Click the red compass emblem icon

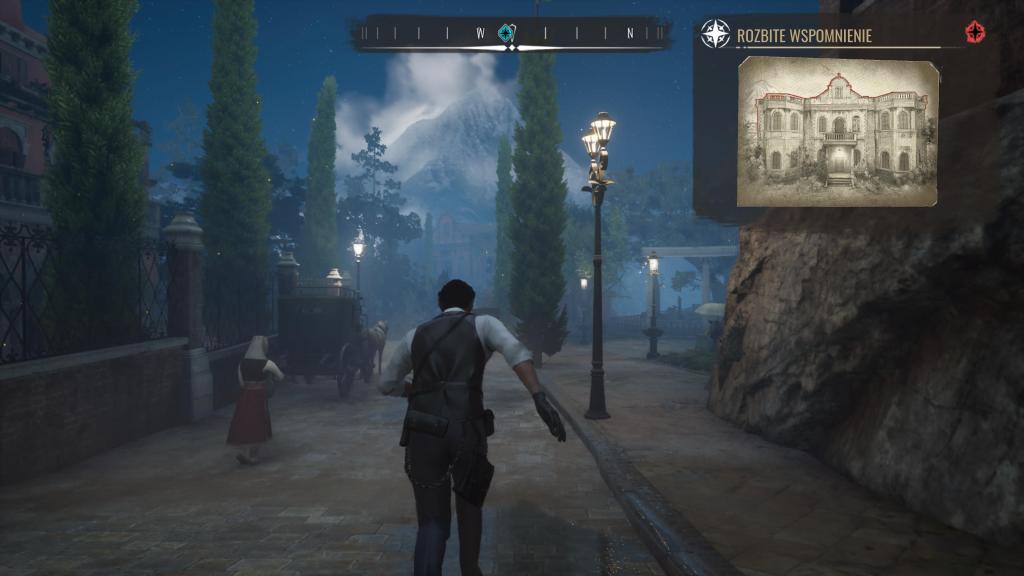pyautogui.click(x=975, y=33)
